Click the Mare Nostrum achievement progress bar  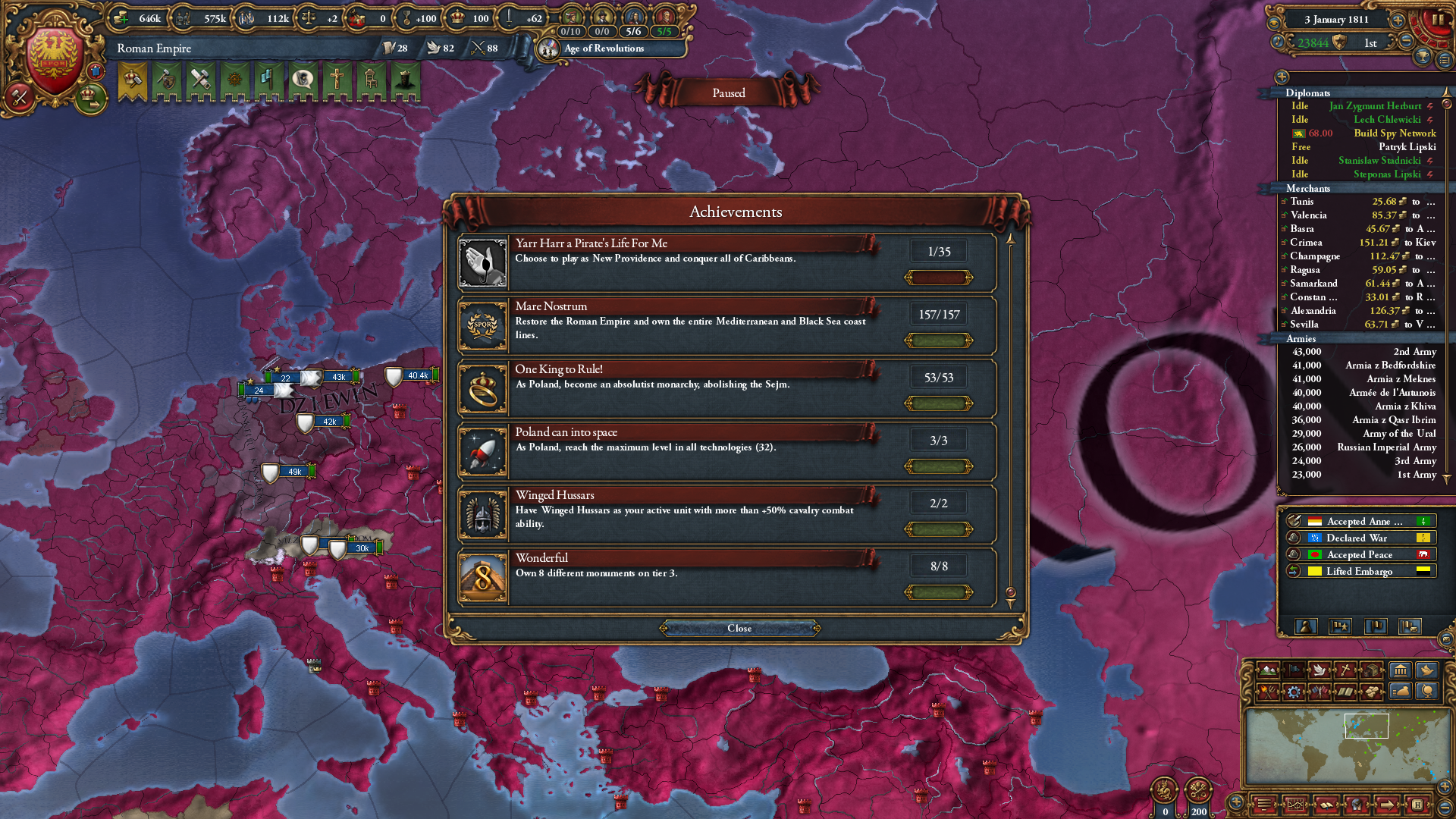pos(938,340)
